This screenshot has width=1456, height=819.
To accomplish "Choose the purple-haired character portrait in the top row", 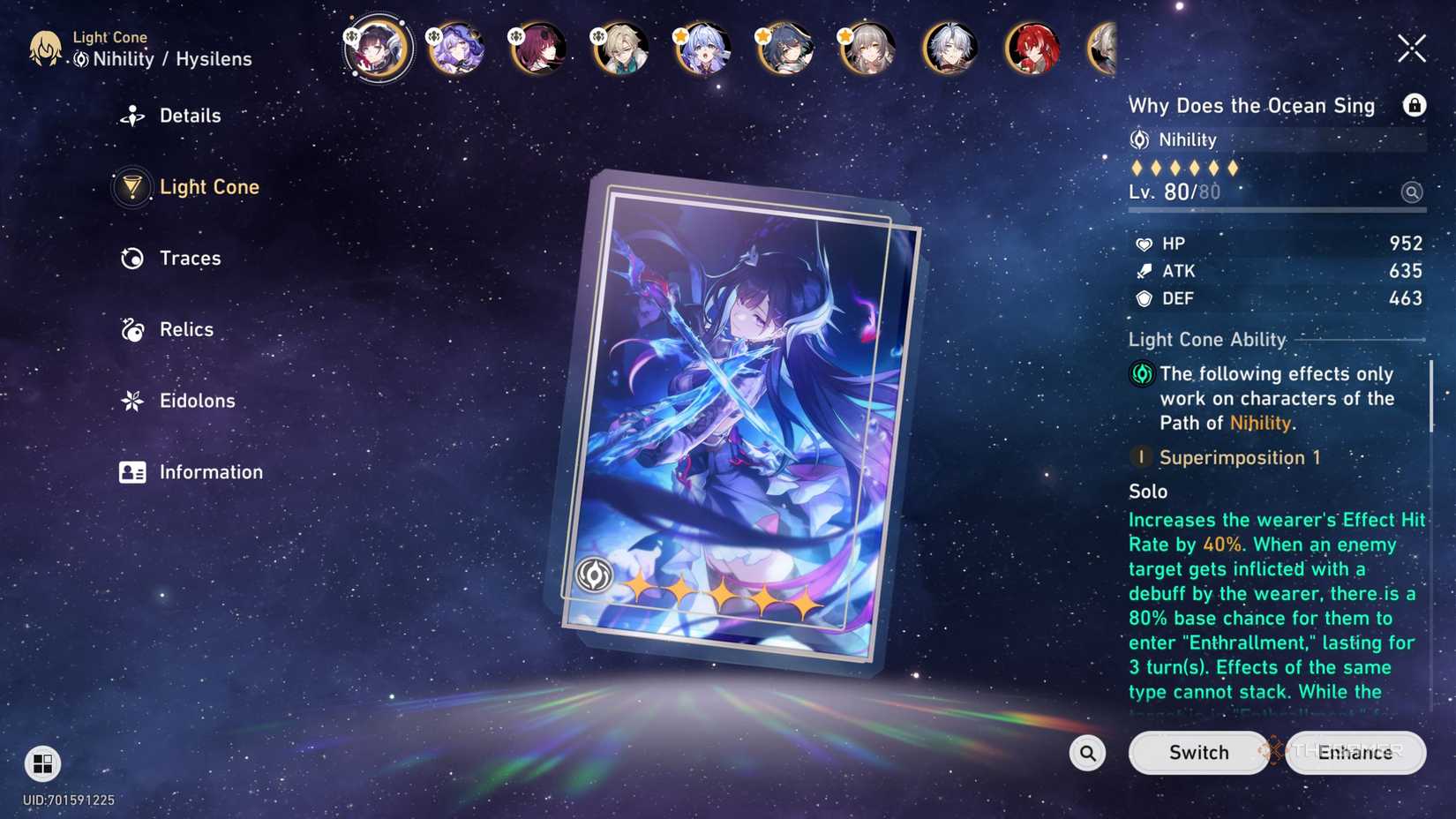I will (x=457, y=49).
